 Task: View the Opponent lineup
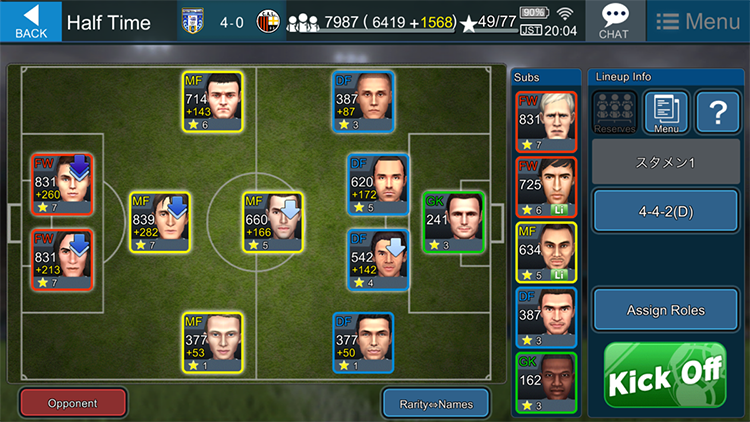click(73, 403)
